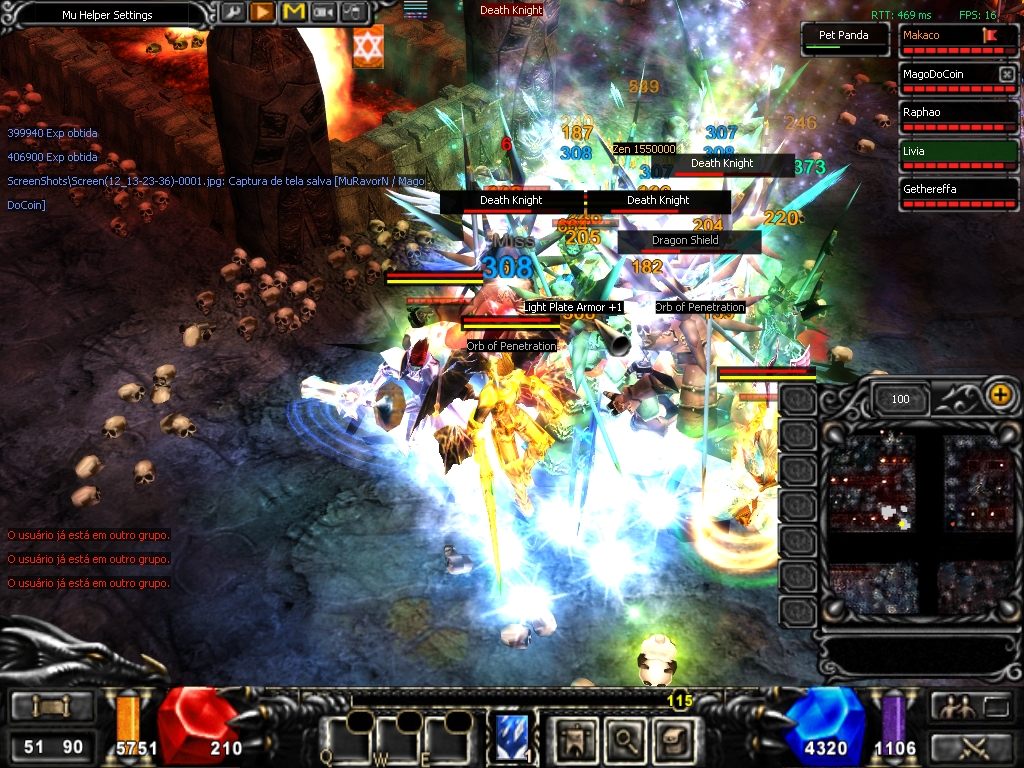Select party member Raphao

pos(958,117)
